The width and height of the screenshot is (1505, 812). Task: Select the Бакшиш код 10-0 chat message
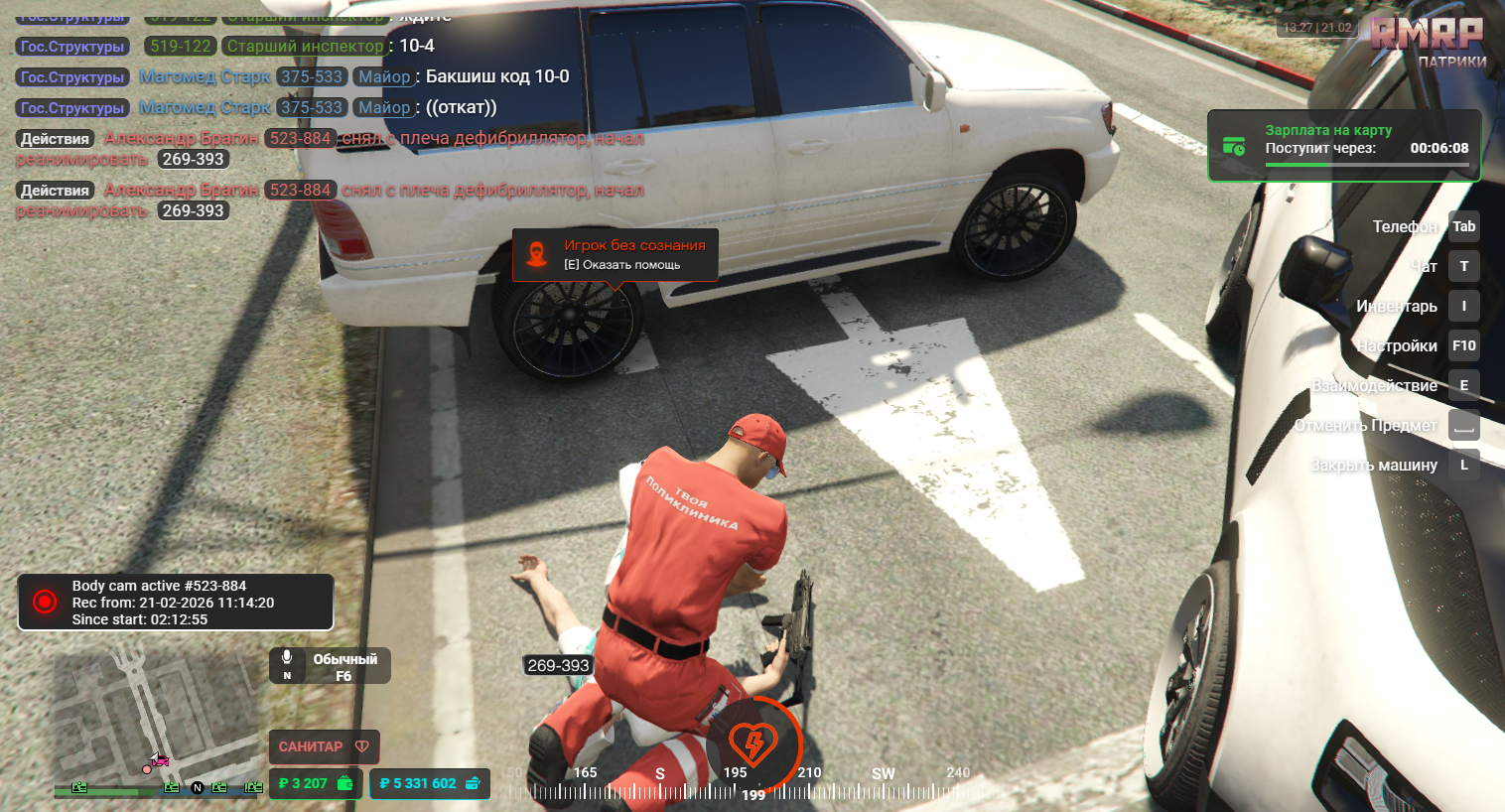[496, 76]
